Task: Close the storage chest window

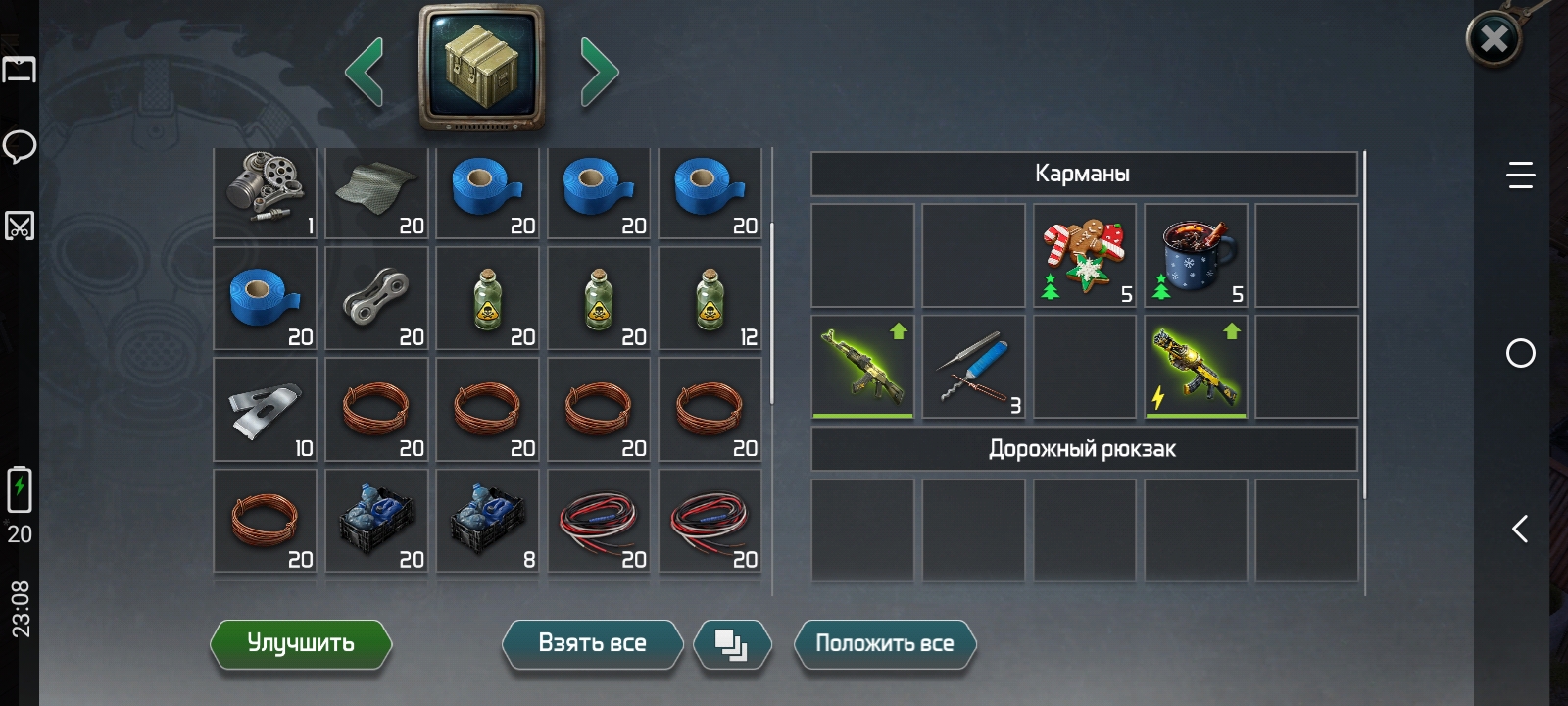Action: [1493, 39]
